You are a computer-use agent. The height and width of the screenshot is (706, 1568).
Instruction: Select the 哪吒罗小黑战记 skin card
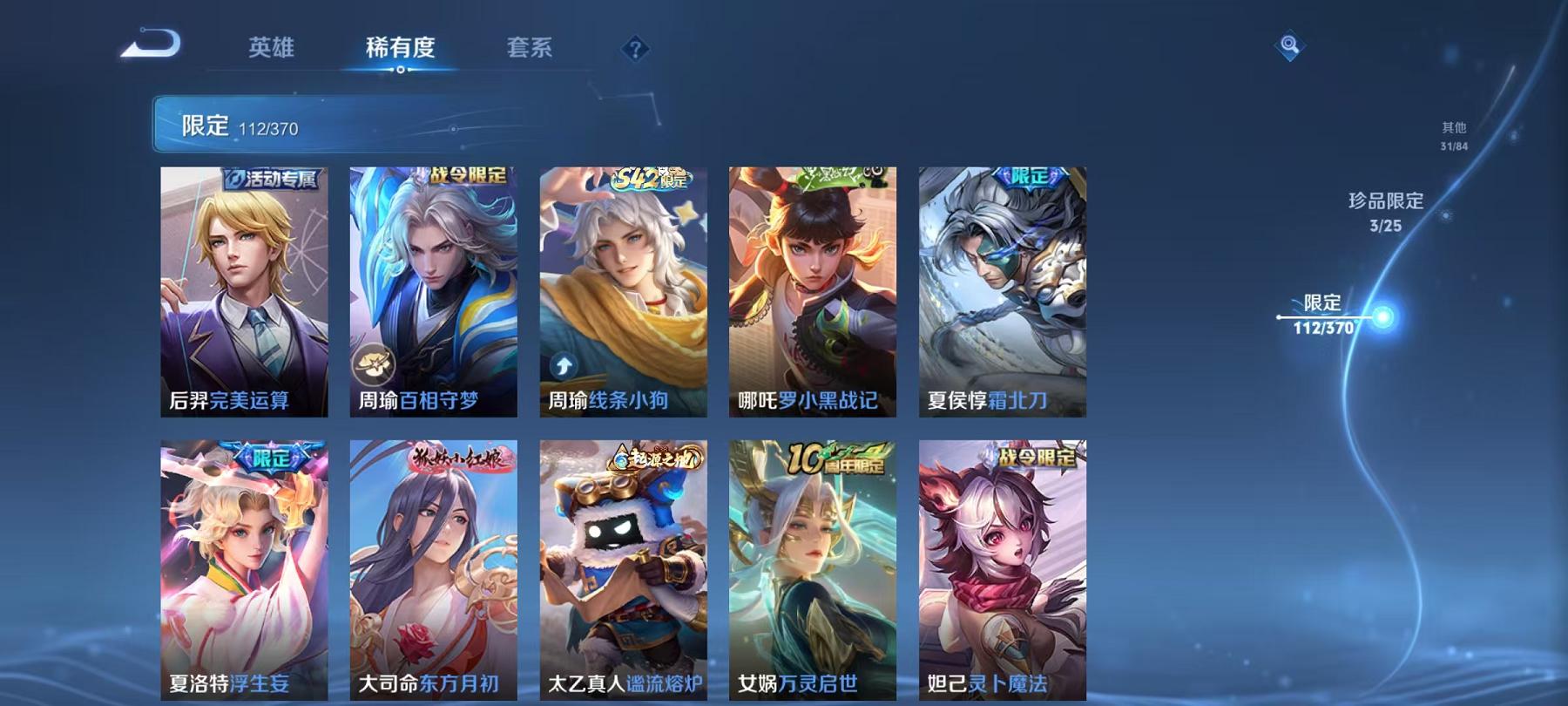point(814,288)
